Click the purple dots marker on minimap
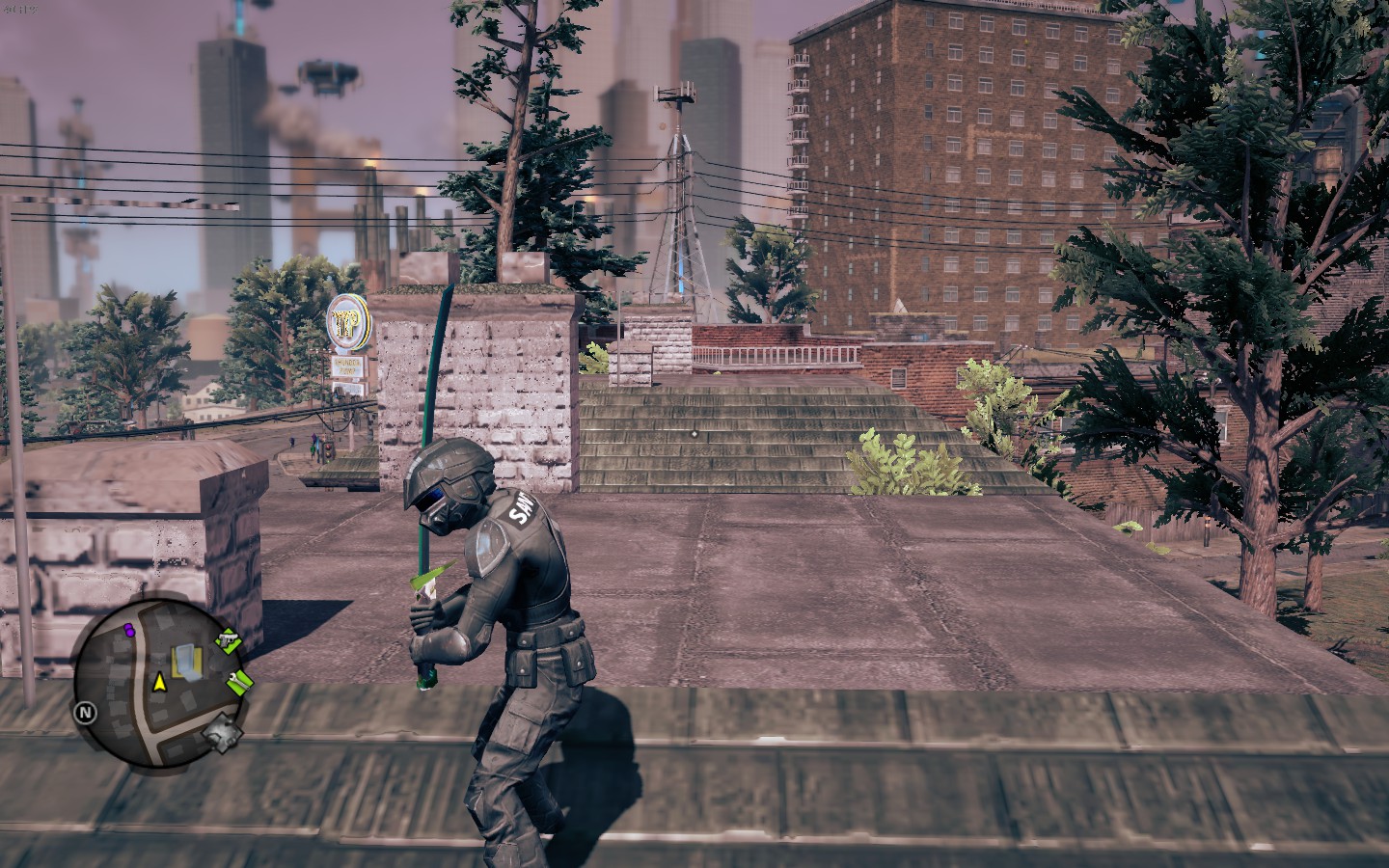Image resolution: width=1389 pixels, height=868 pixels. [x=128, y=630]
